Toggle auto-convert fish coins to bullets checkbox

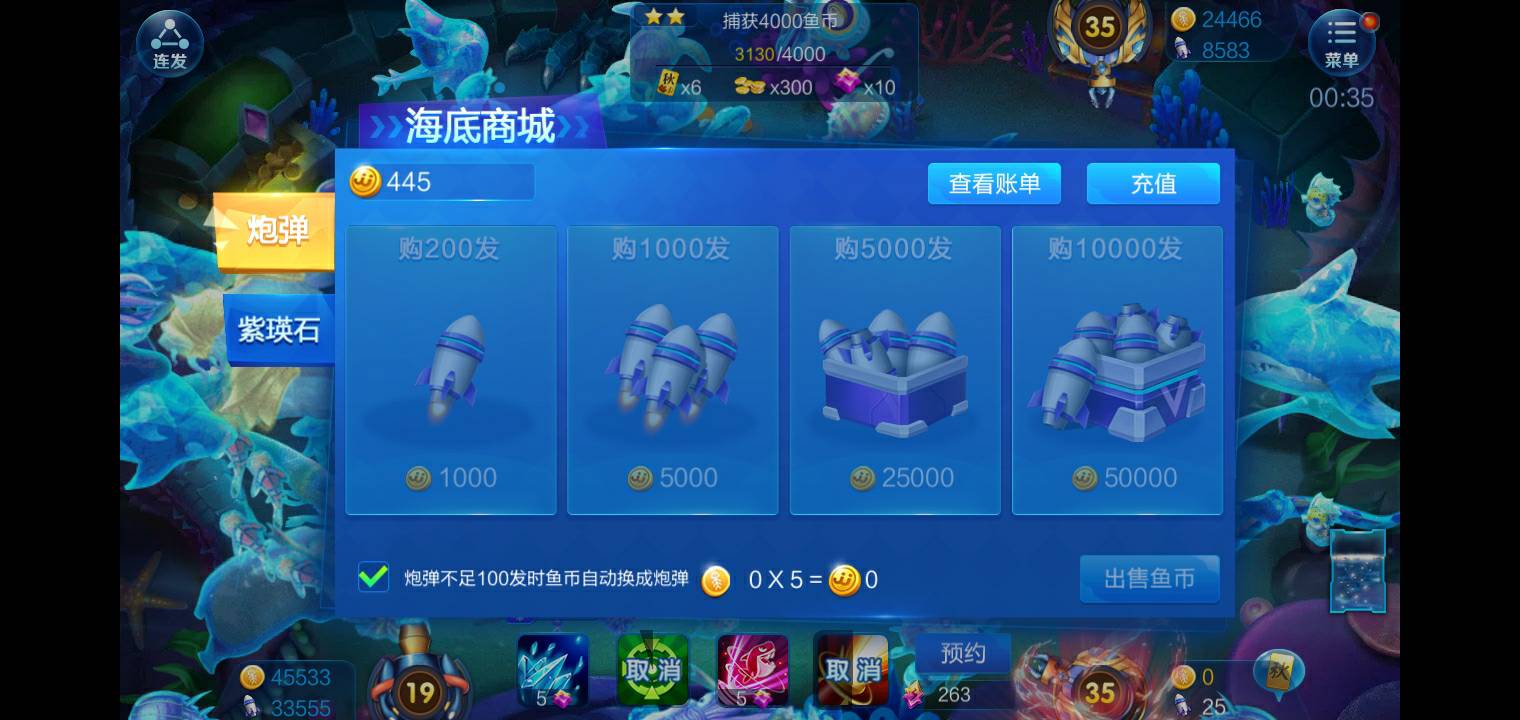[x=374, y=578]
